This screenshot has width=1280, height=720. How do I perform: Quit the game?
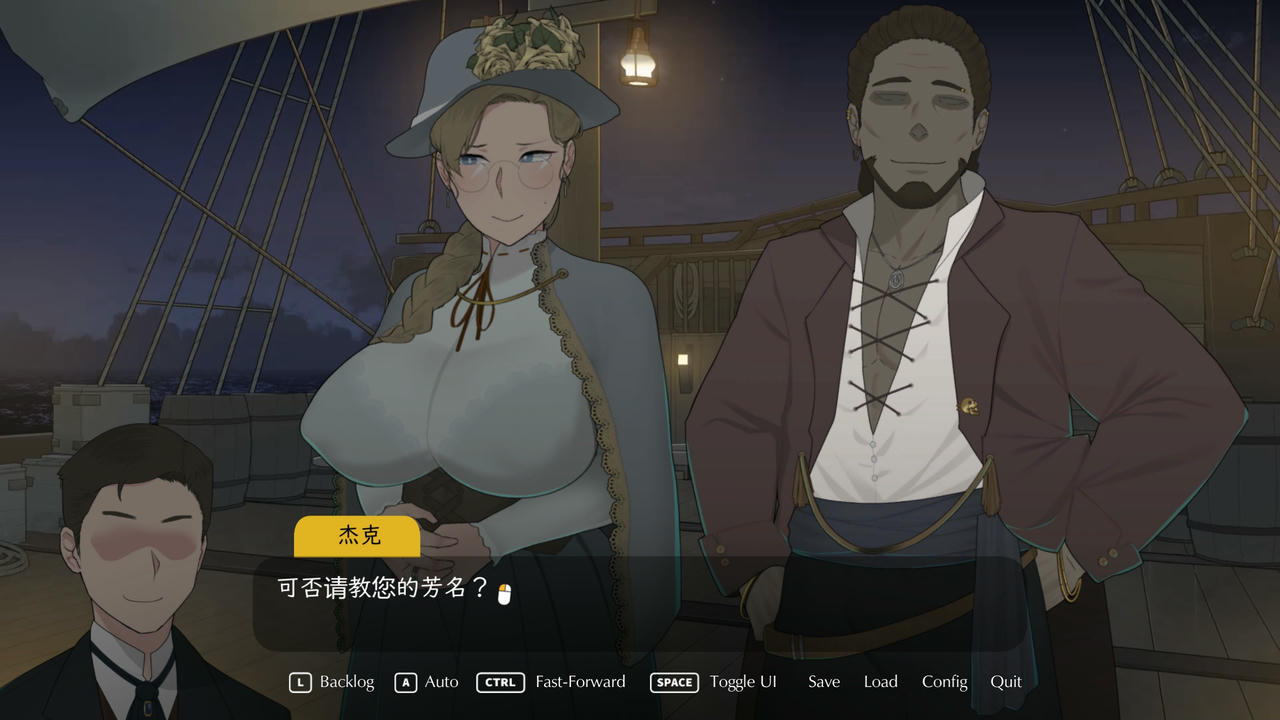[1006, 682]
